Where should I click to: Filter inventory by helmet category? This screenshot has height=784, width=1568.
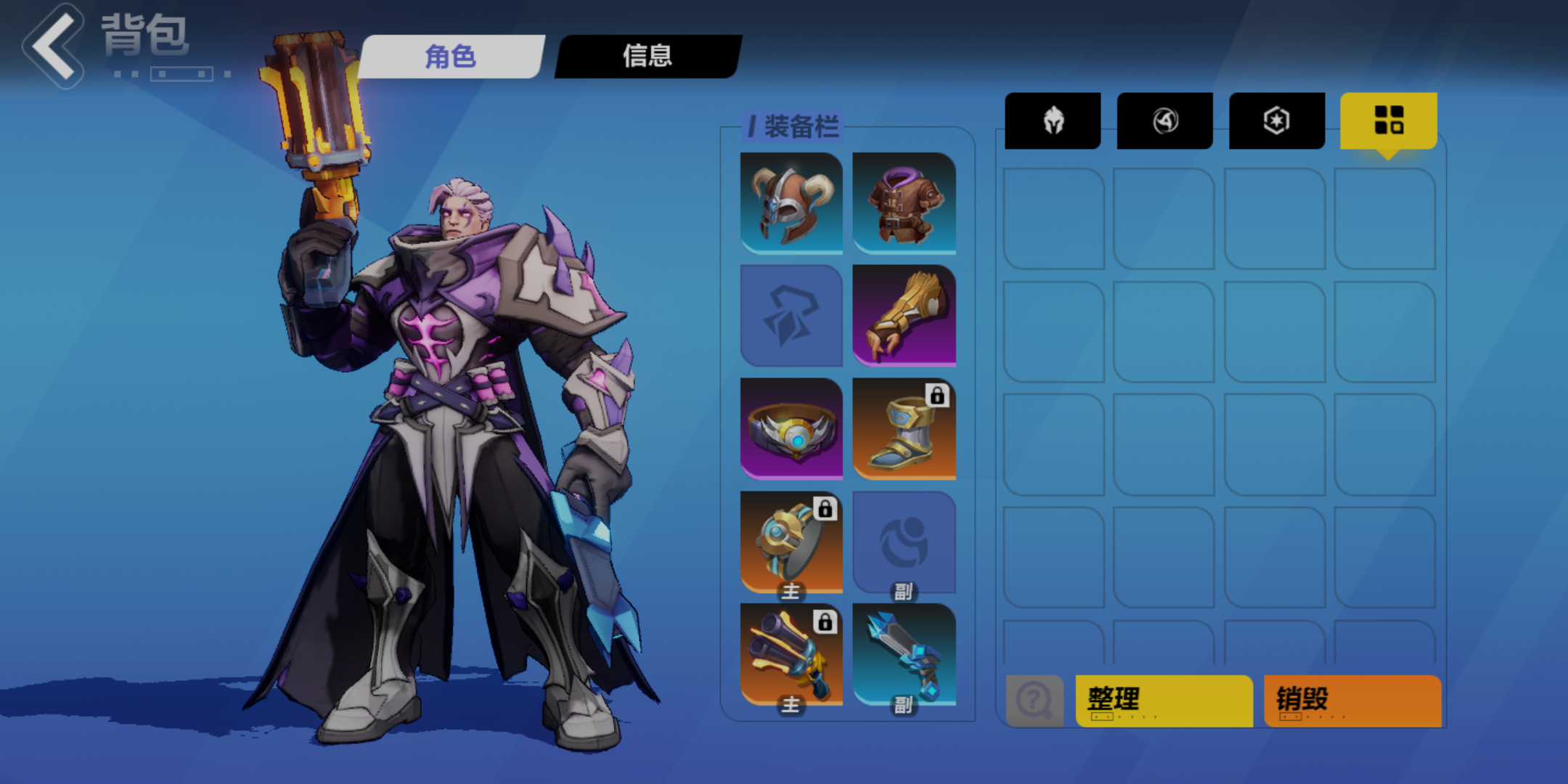coord(1053,121)
